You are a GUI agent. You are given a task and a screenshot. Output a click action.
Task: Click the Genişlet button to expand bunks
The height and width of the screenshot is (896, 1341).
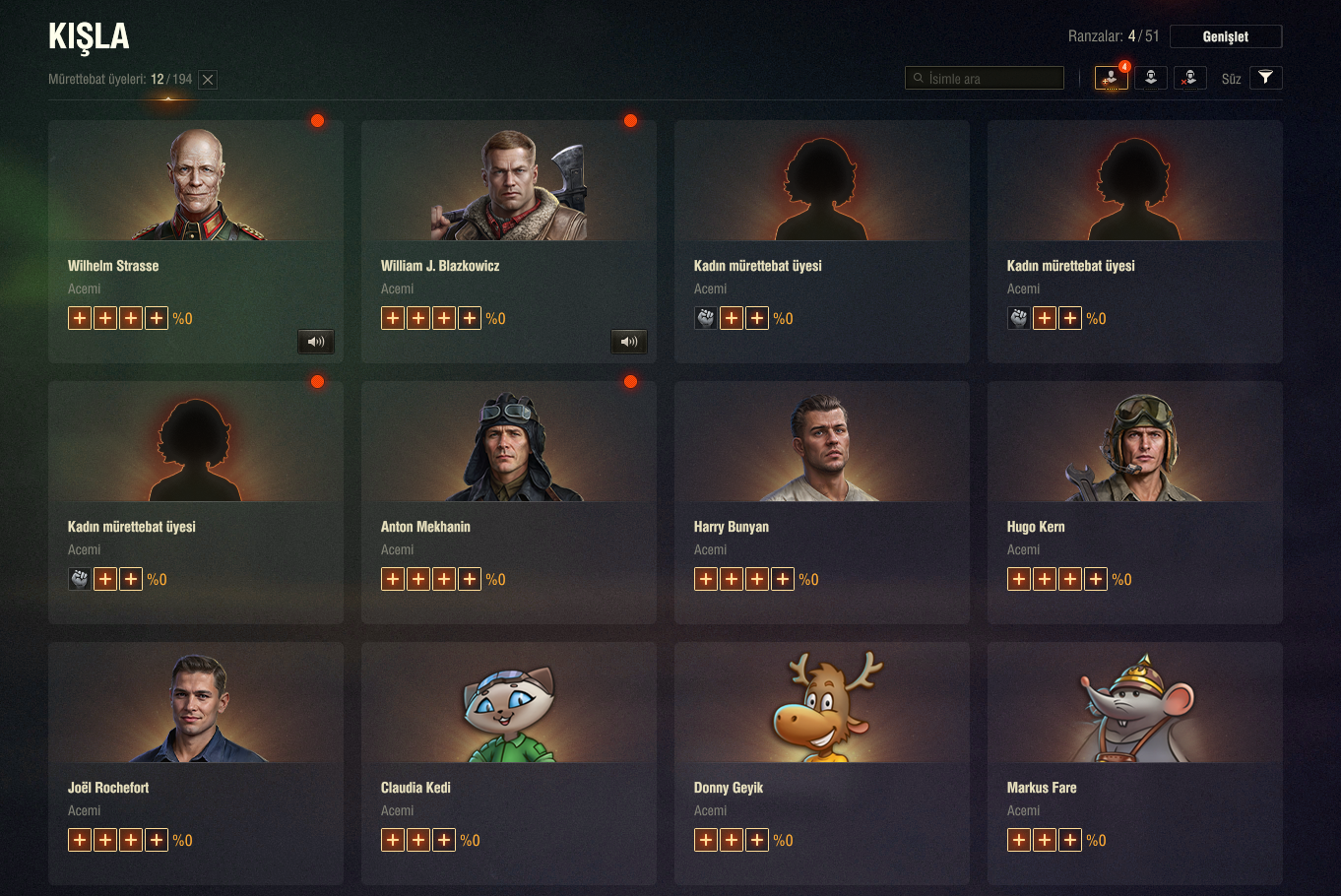(1225, 36)
